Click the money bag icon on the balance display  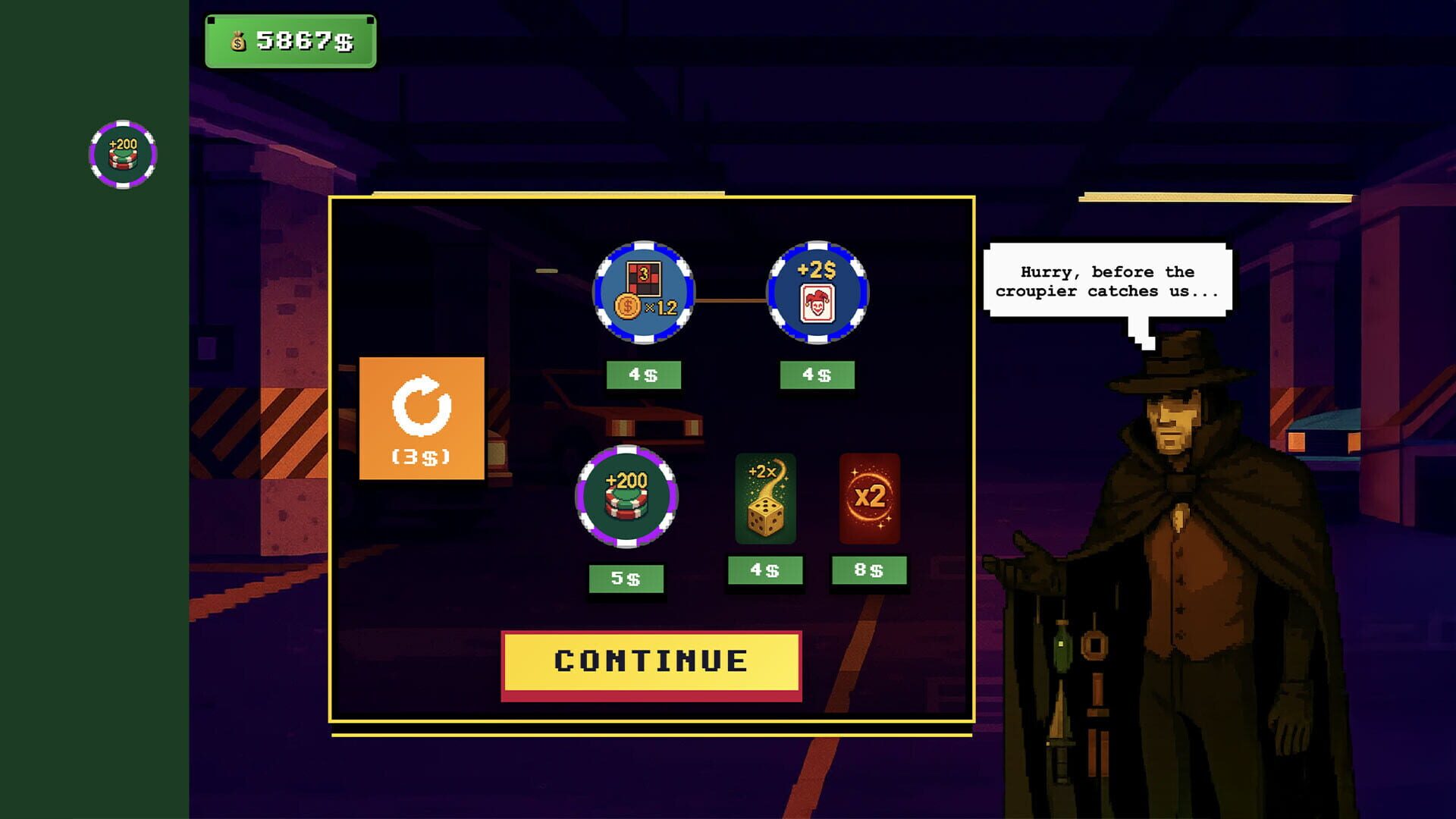237,42
